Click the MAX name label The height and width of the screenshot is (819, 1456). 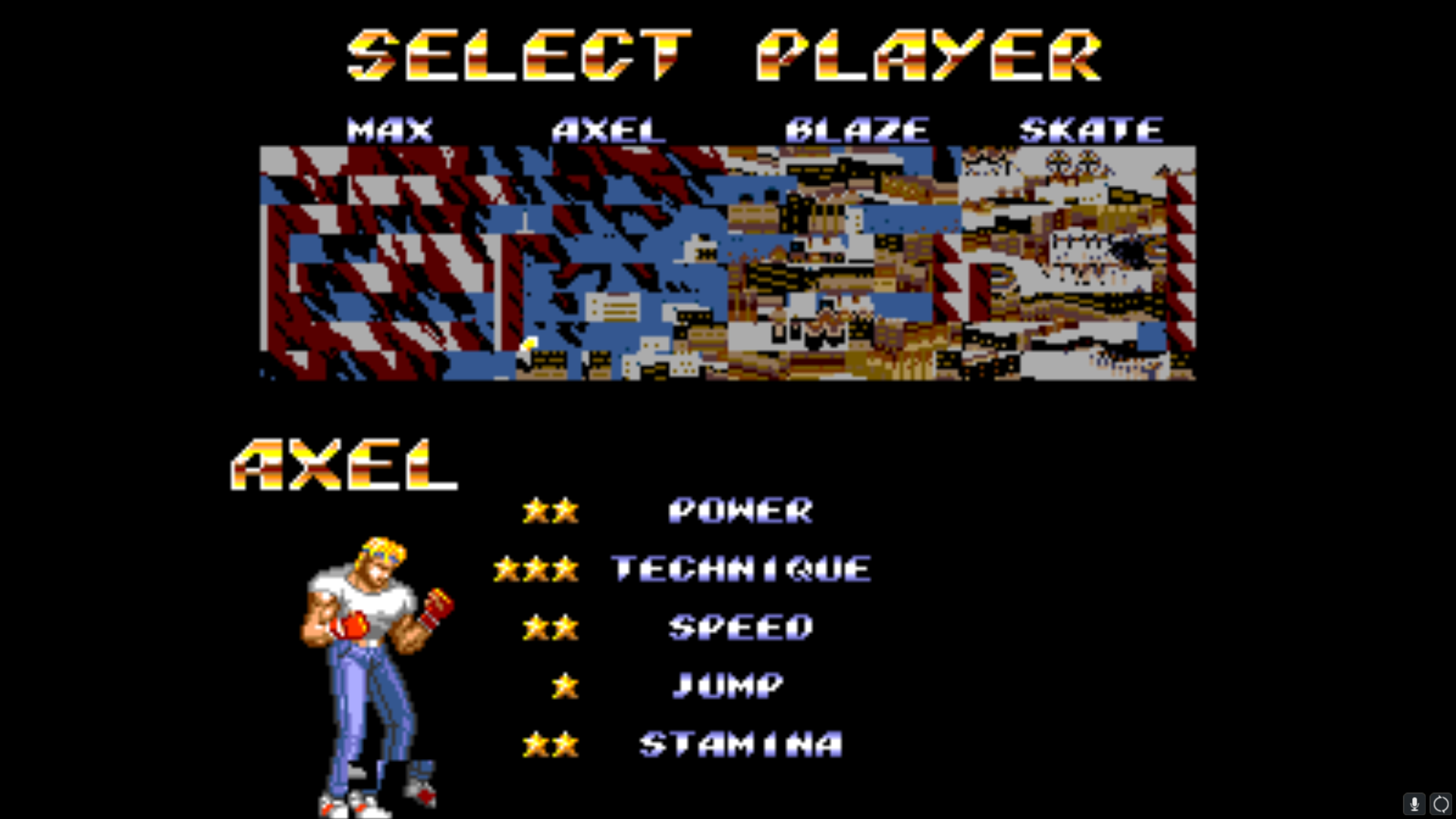tap(389, 129)
